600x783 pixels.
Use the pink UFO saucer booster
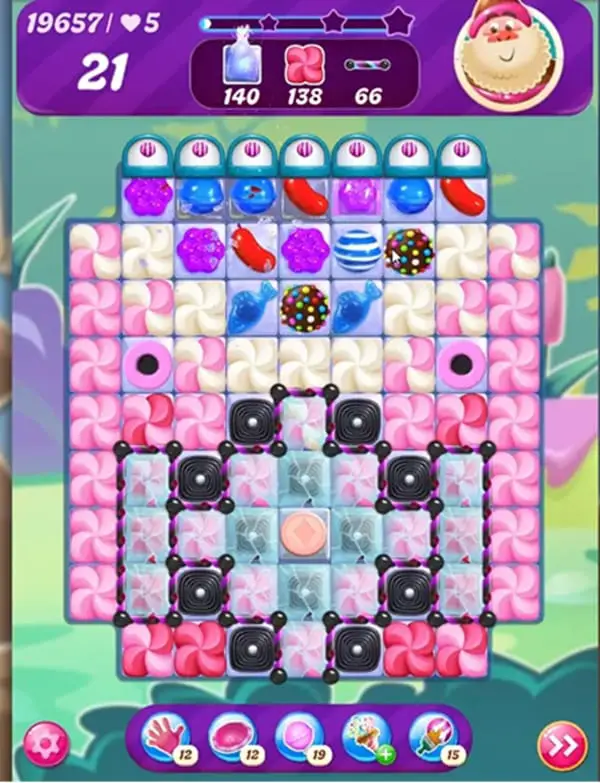click(x=231, y=735)
